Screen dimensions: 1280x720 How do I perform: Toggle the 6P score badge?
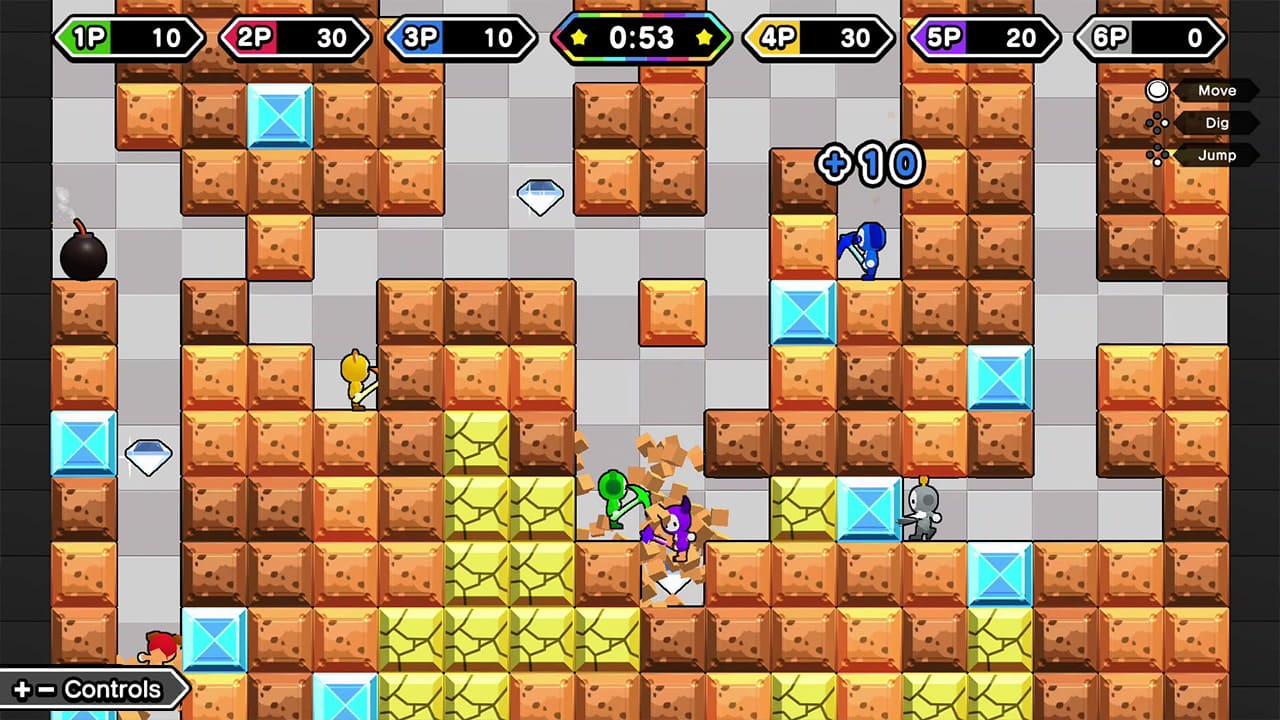[x=1148, y=38]
